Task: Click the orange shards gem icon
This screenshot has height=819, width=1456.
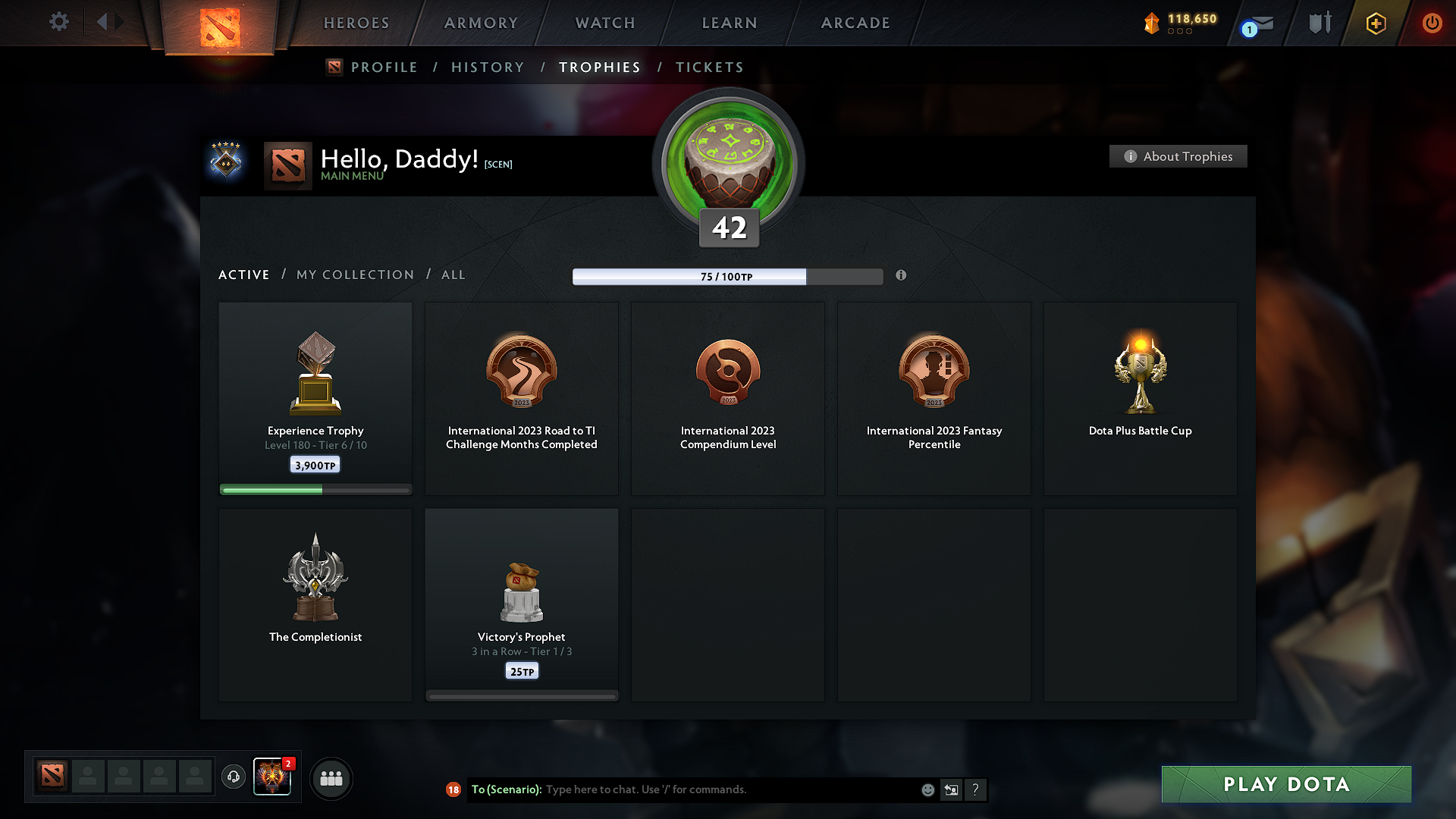Action: pos(1153,23)
